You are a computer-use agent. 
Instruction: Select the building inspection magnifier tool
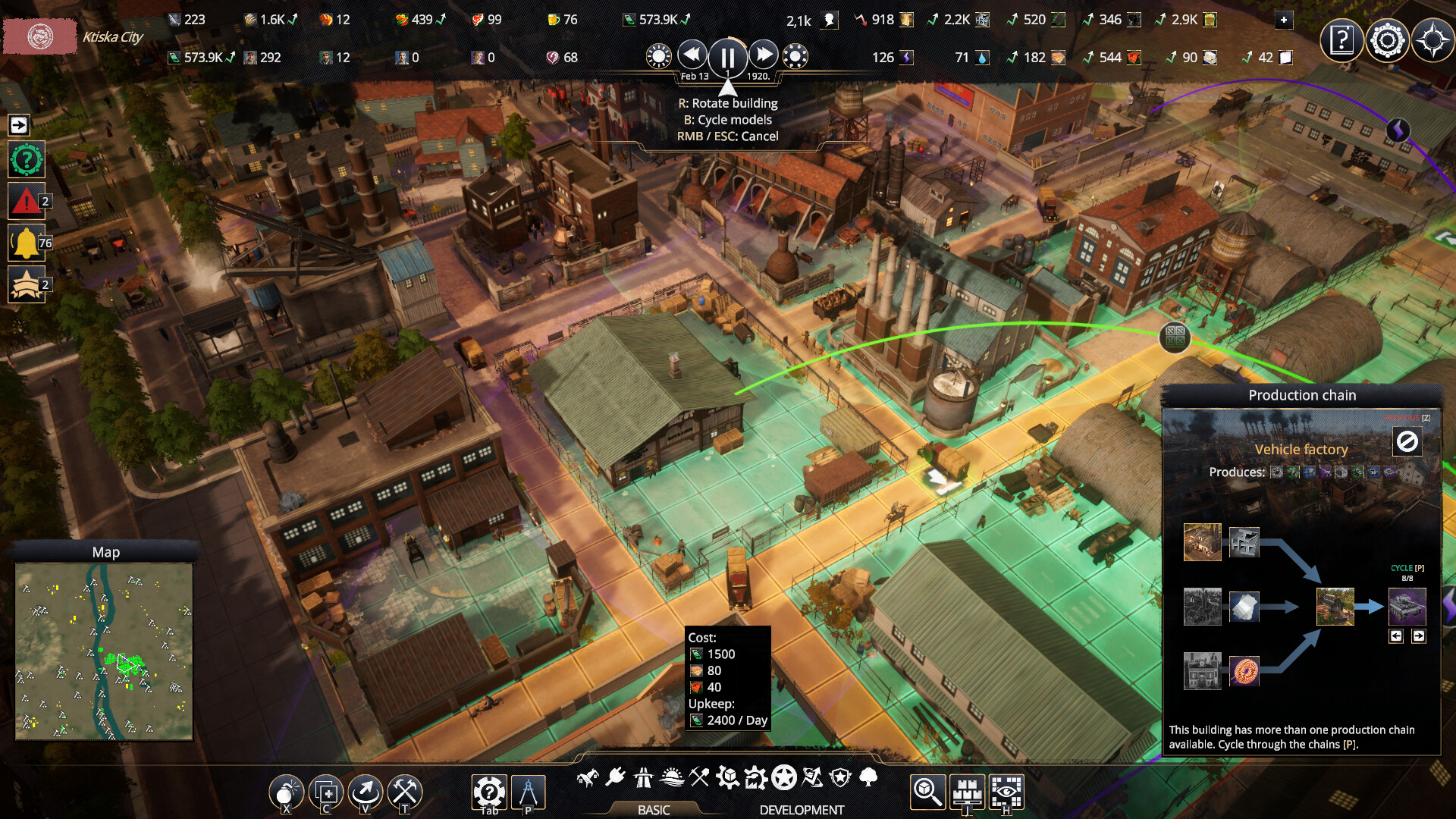[x=927, y=792]
